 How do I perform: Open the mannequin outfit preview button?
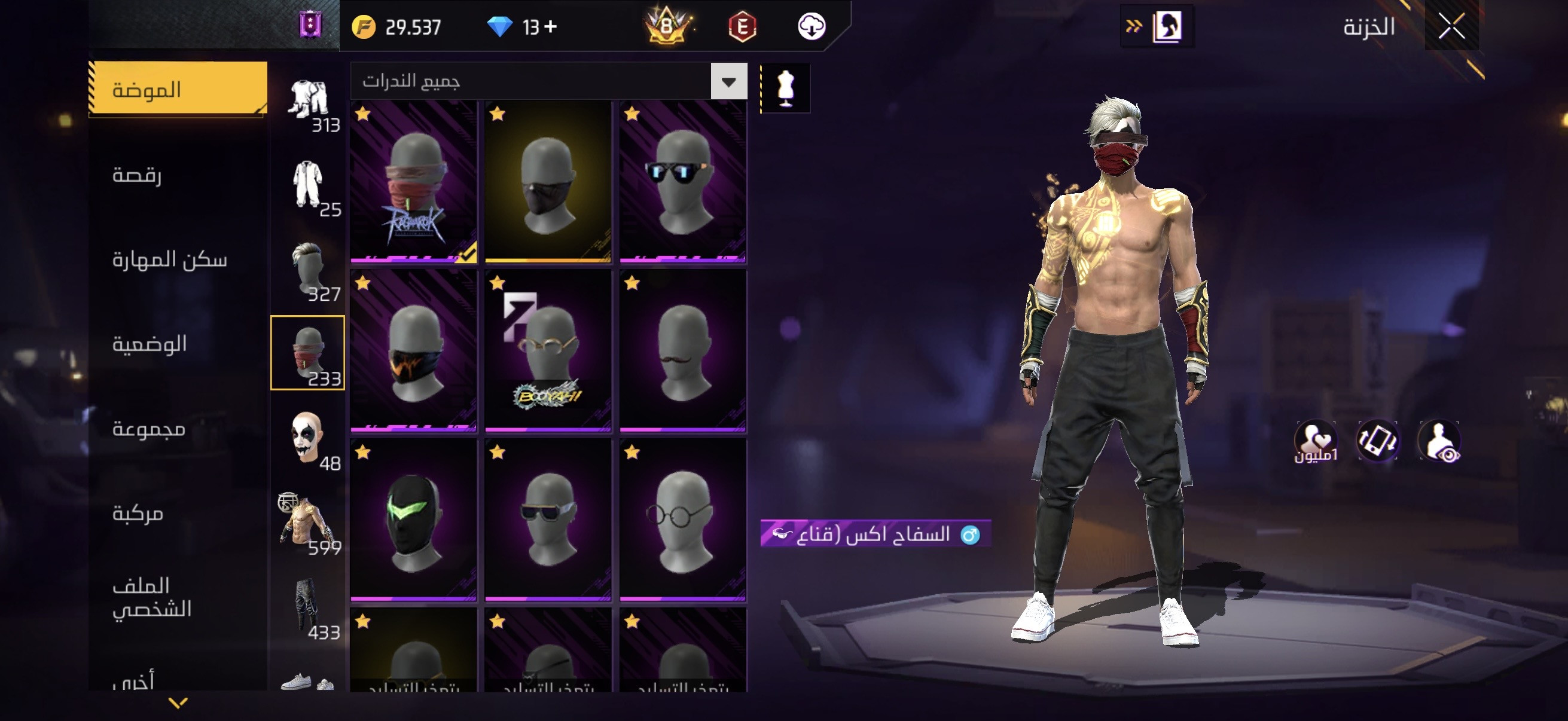[785, 88]
